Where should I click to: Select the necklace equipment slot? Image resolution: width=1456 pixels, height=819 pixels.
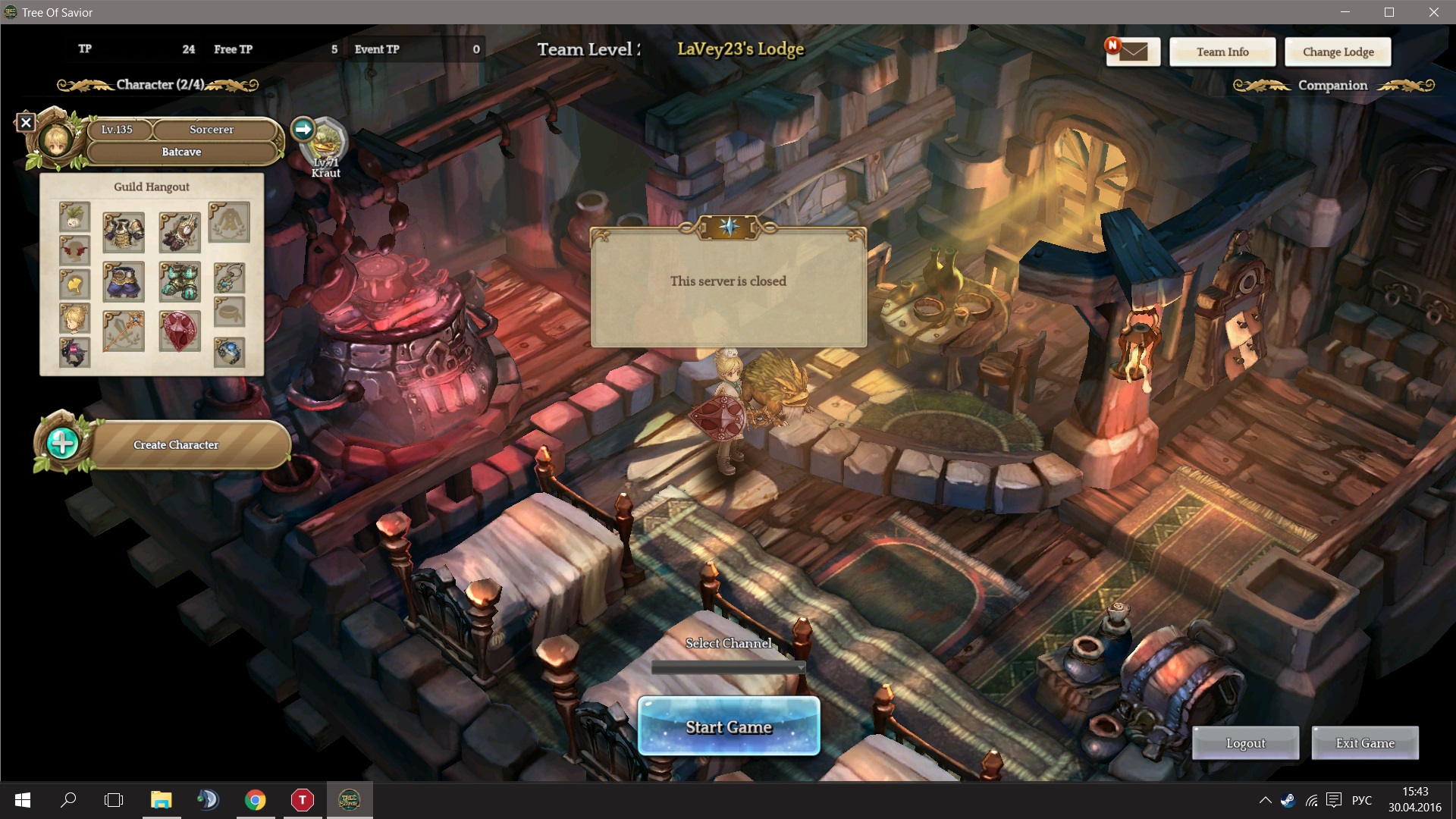point(229,278)
